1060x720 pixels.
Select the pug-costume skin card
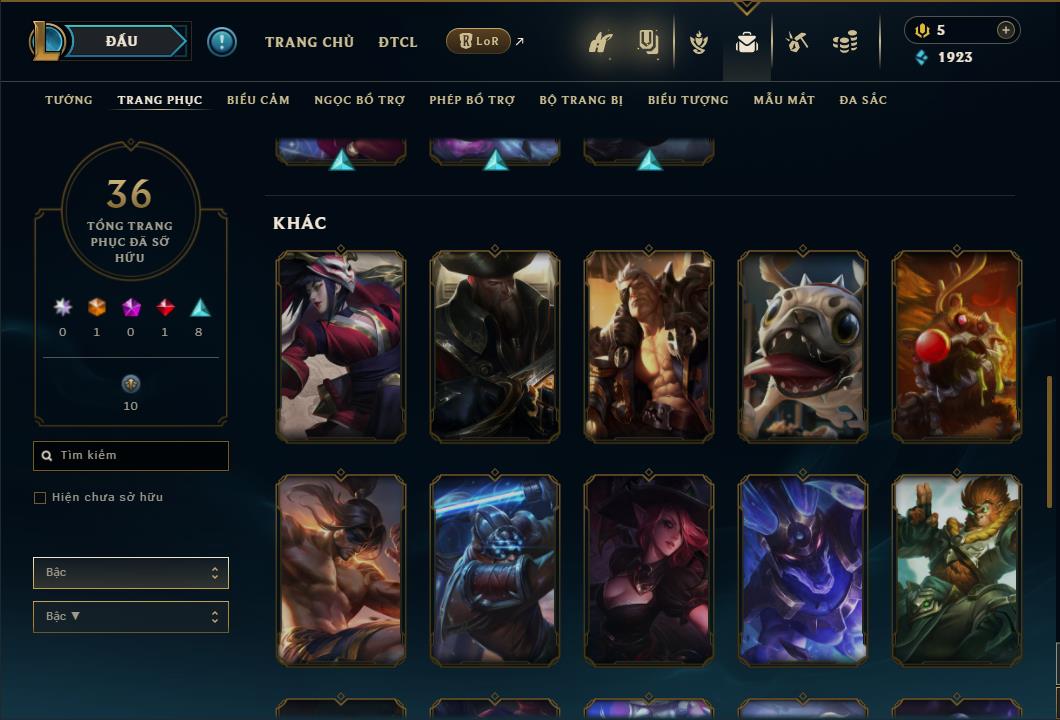point(803,346)
